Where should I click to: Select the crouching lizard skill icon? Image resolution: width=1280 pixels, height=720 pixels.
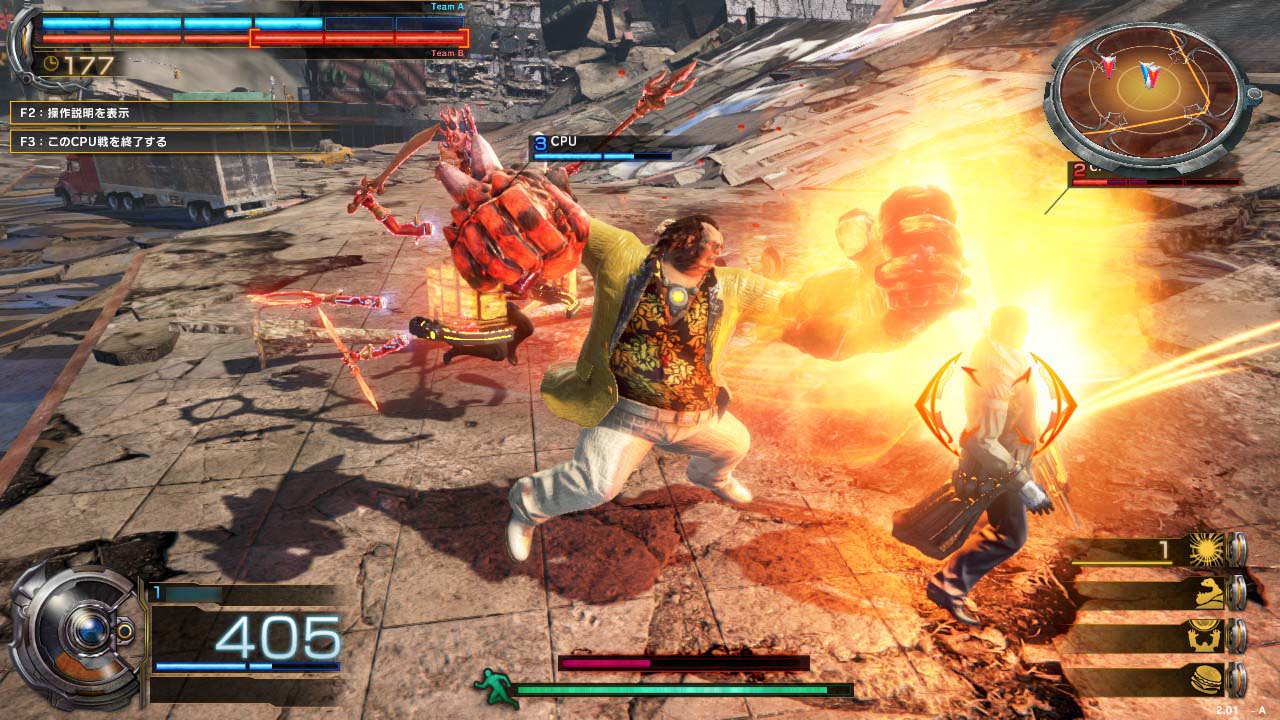point(1206,593)
